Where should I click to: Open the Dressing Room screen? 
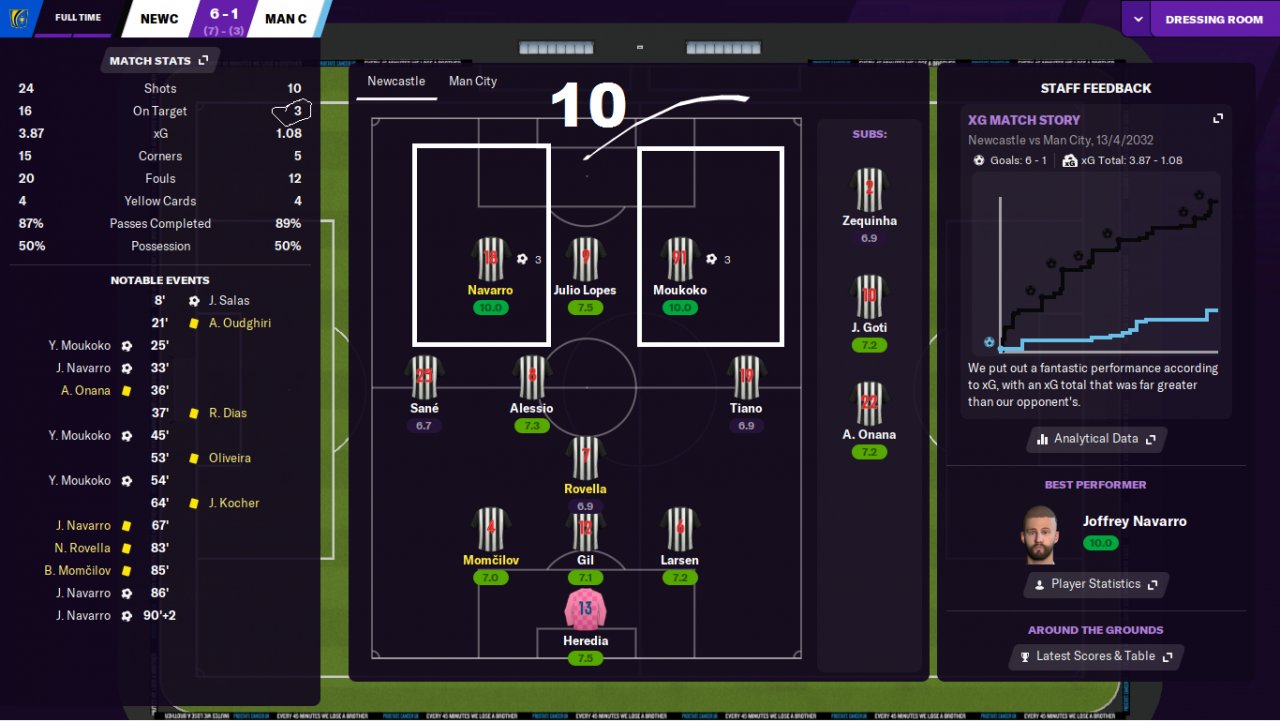(x=1213, y=19)
